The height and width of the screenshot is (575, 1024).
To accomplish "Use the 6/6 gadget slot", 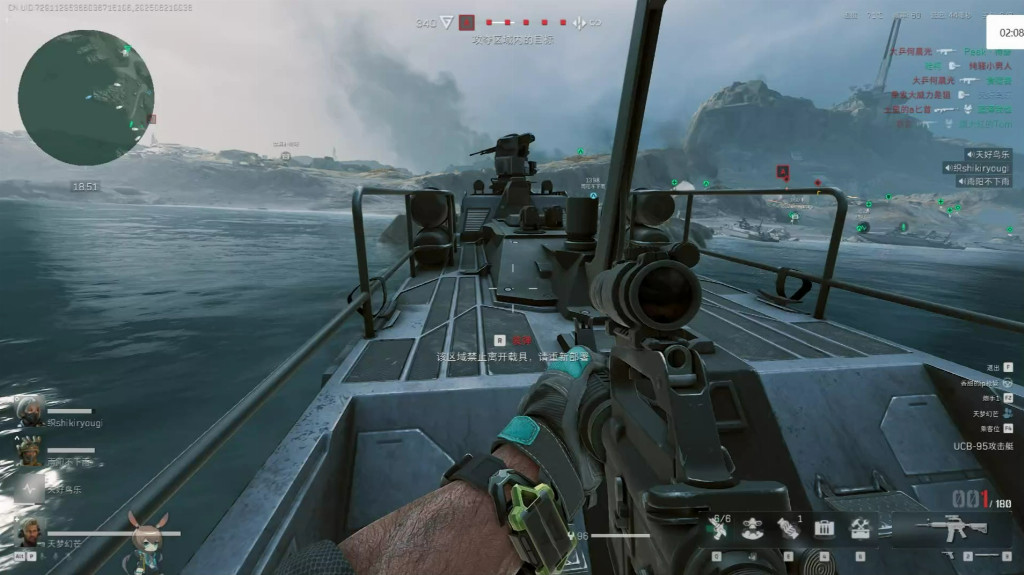I will coord(719,528).
